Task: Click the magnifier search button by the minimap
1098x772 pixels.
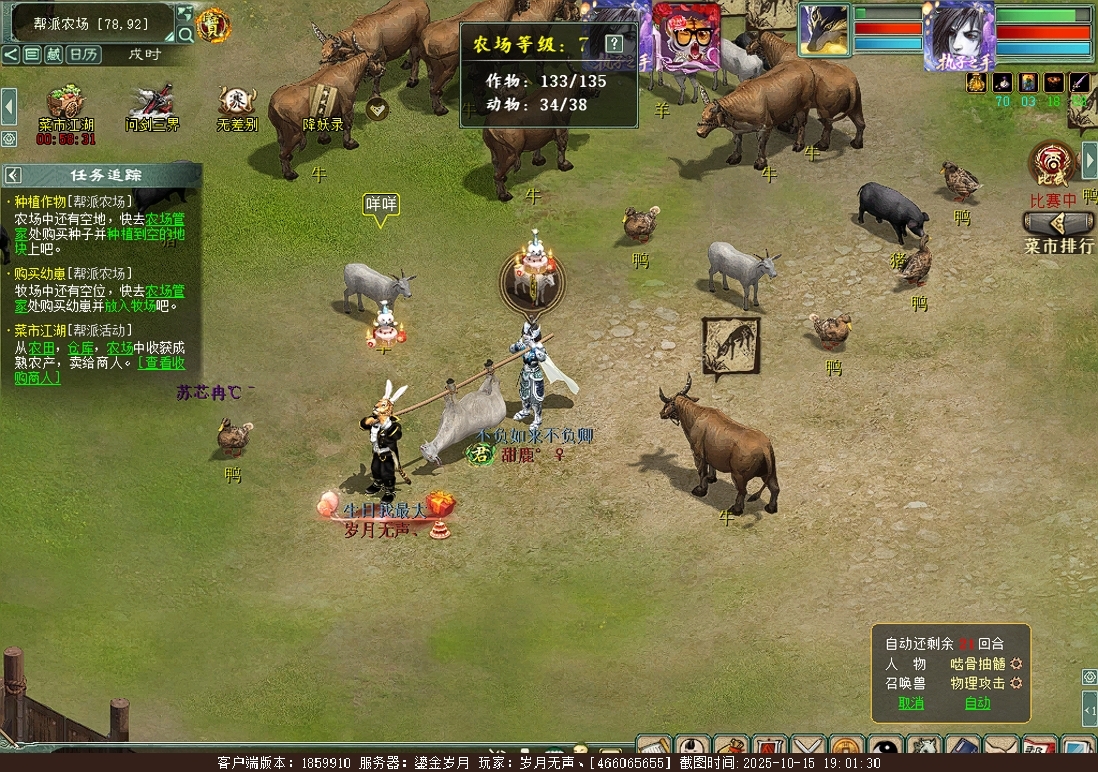Action: (185, 35)
